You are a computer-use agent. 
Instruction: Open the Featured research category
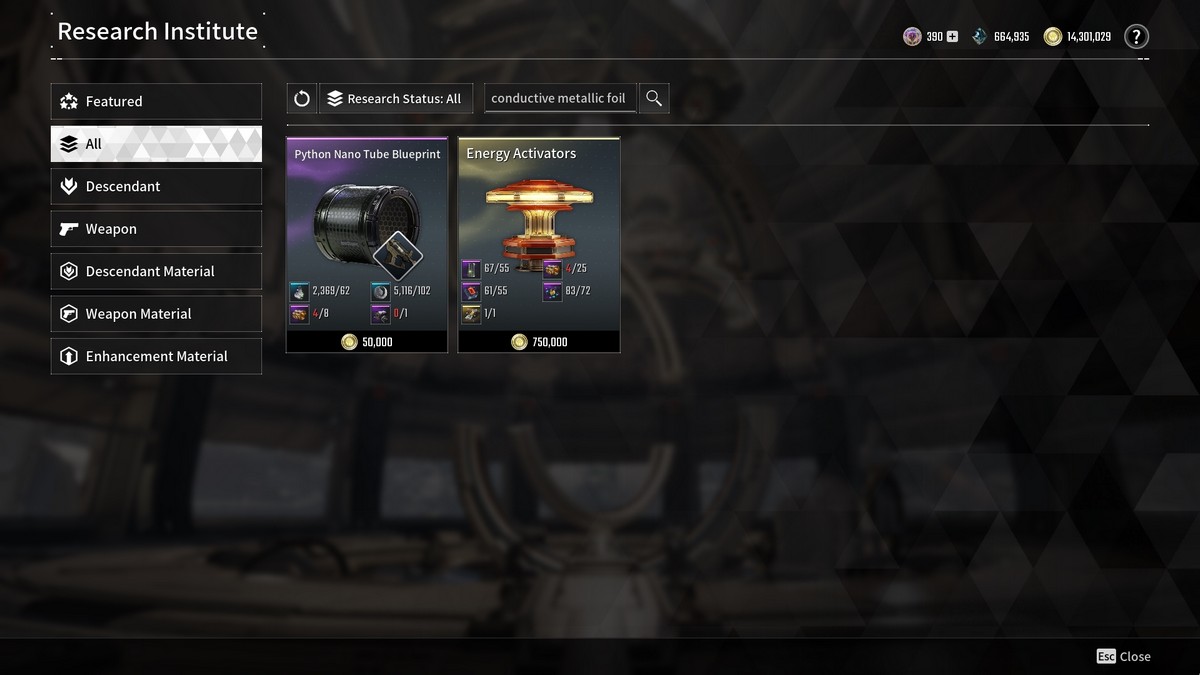156,101
